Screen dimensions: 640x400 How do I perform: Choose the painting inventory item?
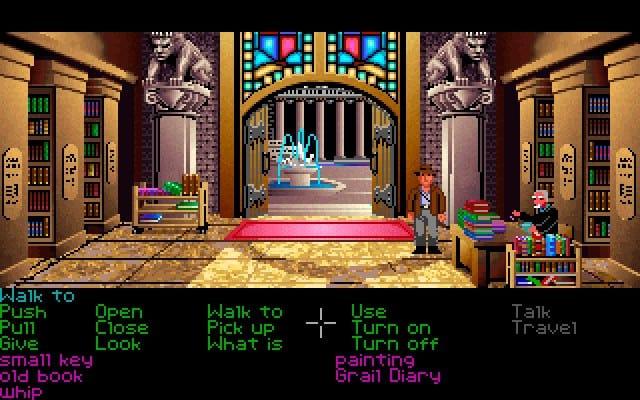coord(374,360)
